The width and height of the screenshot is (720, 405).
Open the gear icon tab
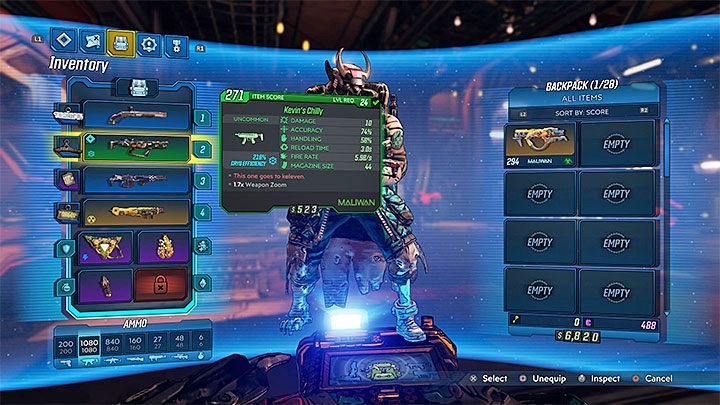[149, 42]
